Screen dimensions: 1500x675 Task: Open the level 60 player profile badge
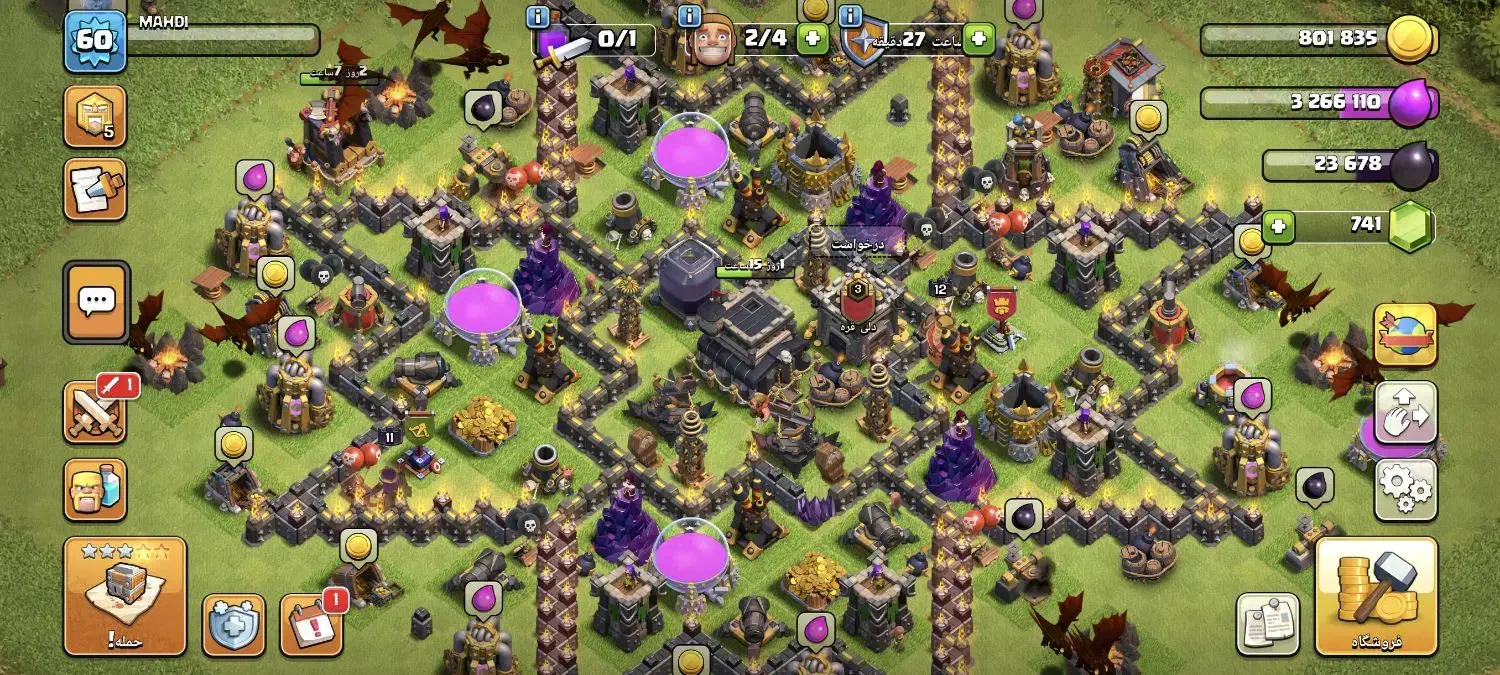pos(95,40)
